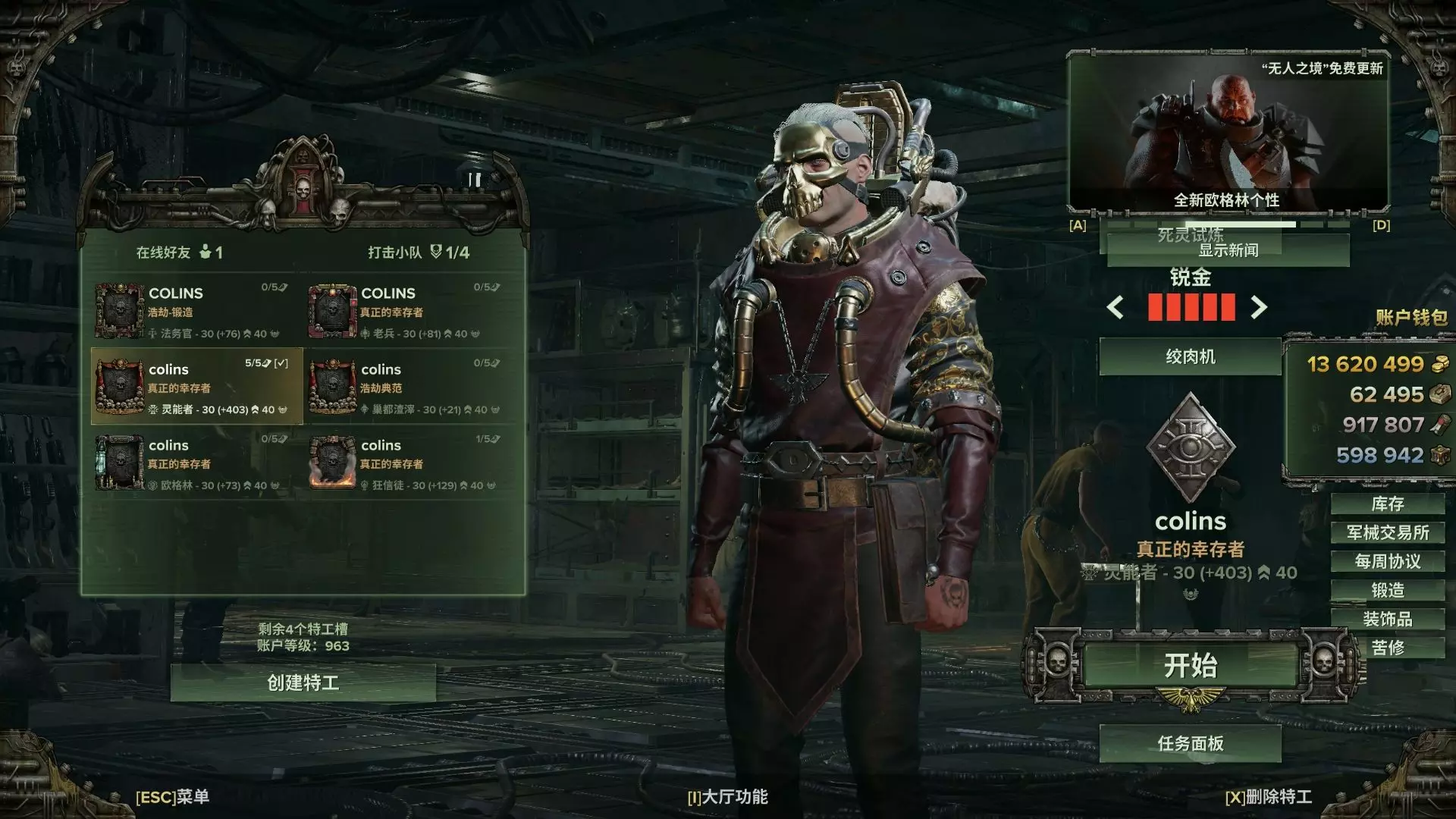Start the game with 开始 button

pyautogui.click(x=1190, y=666)
